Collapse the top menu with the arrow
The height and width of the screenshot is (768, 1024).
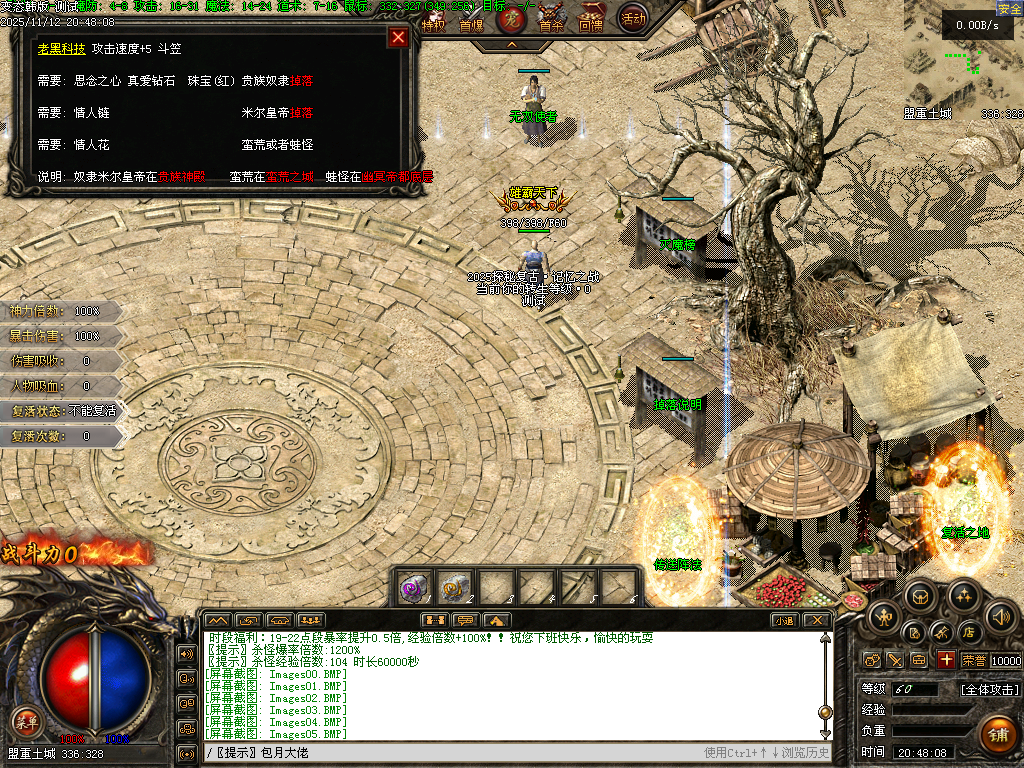click(x=511, y=45)
